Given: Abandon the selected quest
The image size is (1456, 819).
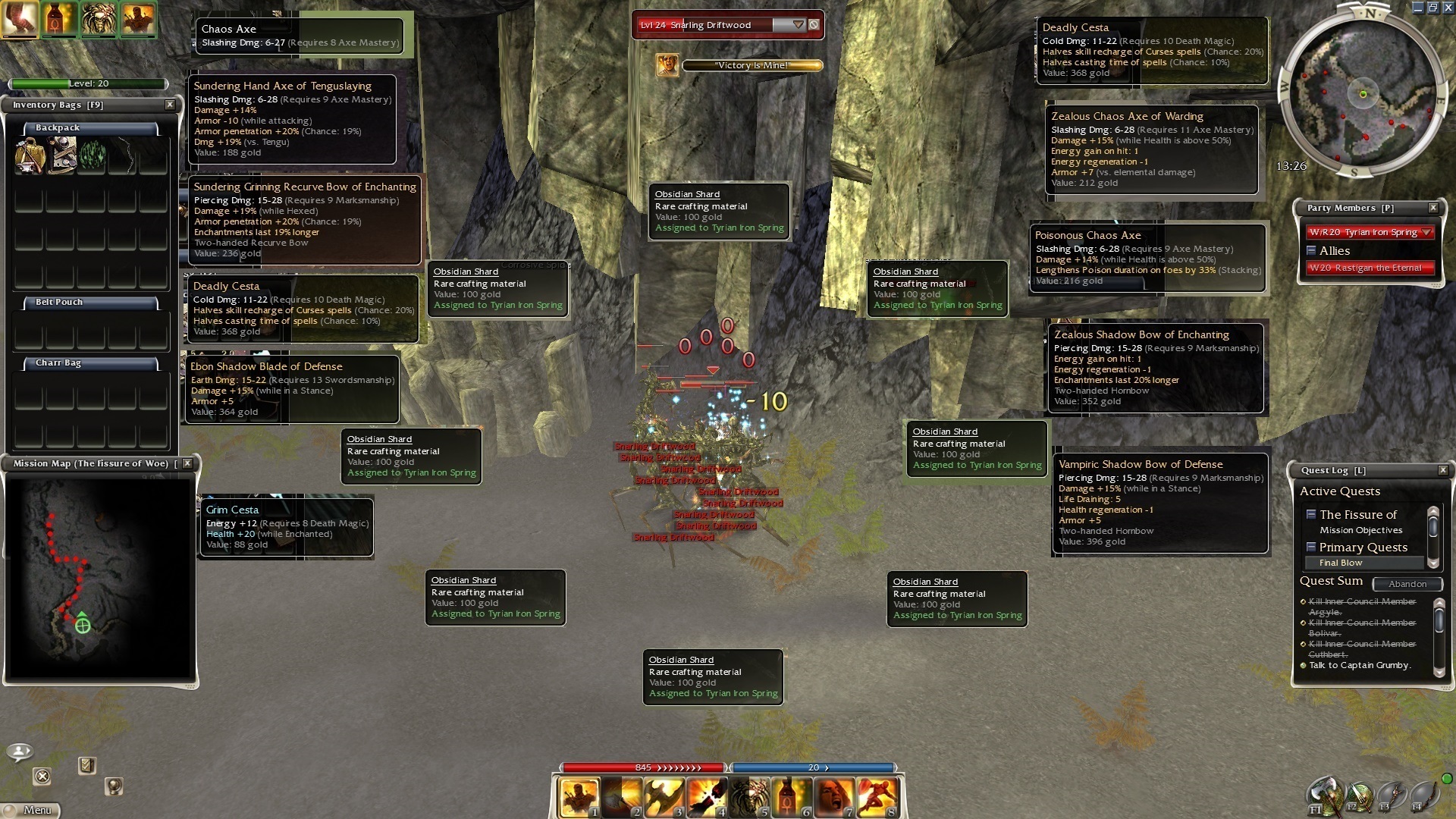Looking at the screenshot, I should 1407,584.
